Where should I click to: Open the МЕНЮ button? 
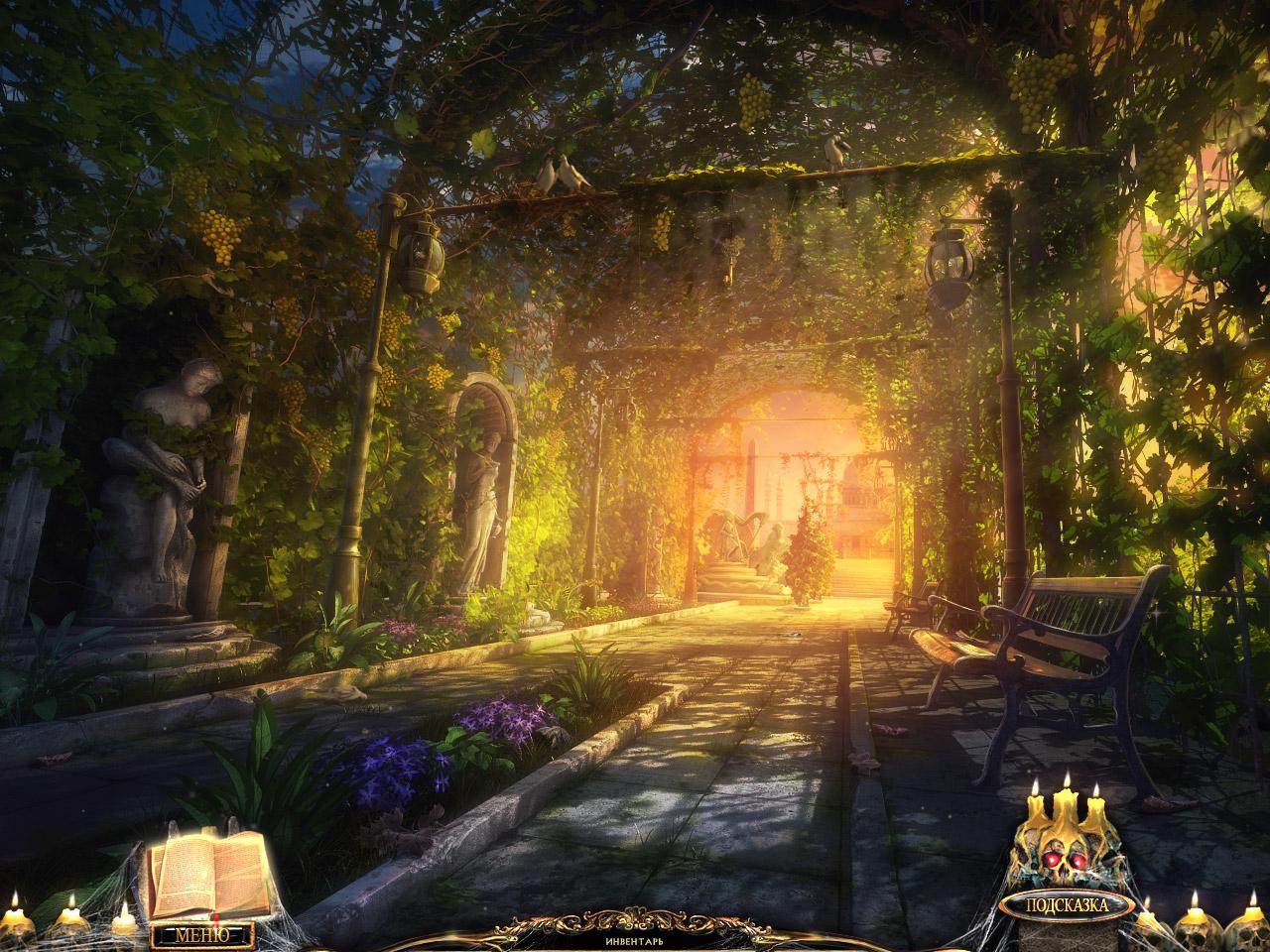point(202,934)
